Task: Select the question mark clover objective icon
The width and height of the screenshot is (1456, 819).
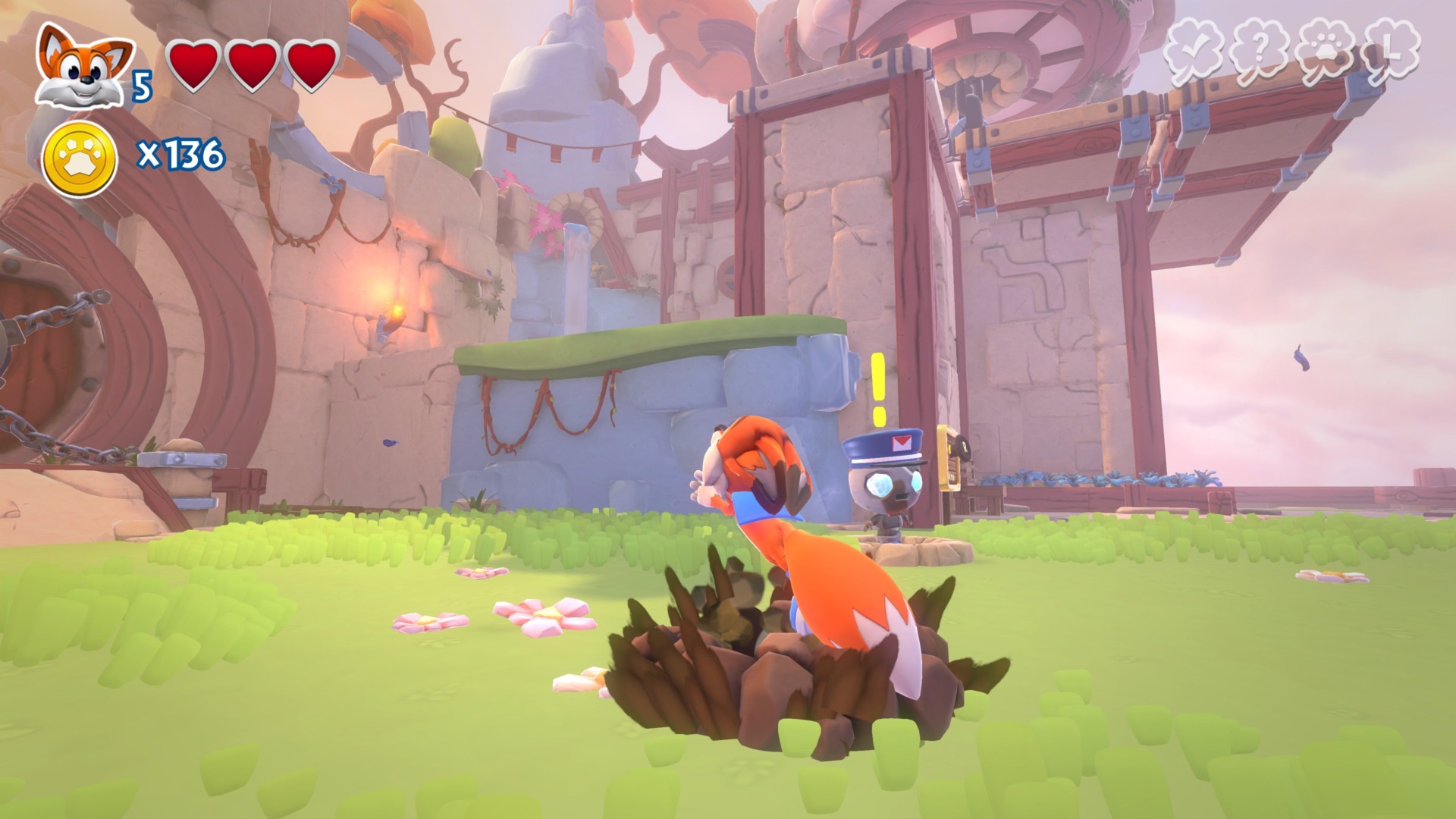Action: click(x=1259, y=49)
